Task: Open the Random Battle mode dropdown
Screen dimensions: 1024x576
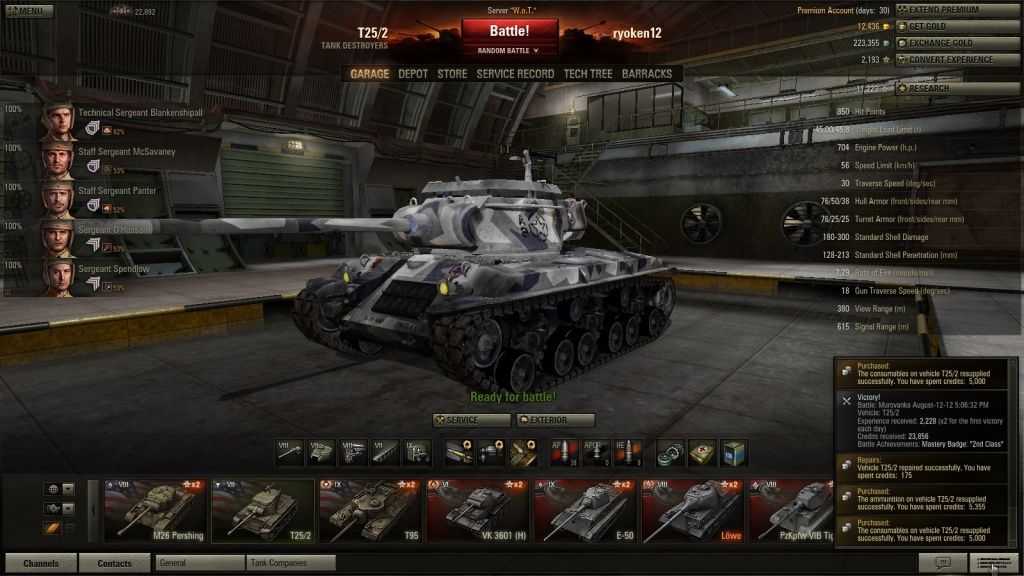Action: pyautogui.click(x=509, y=49)
